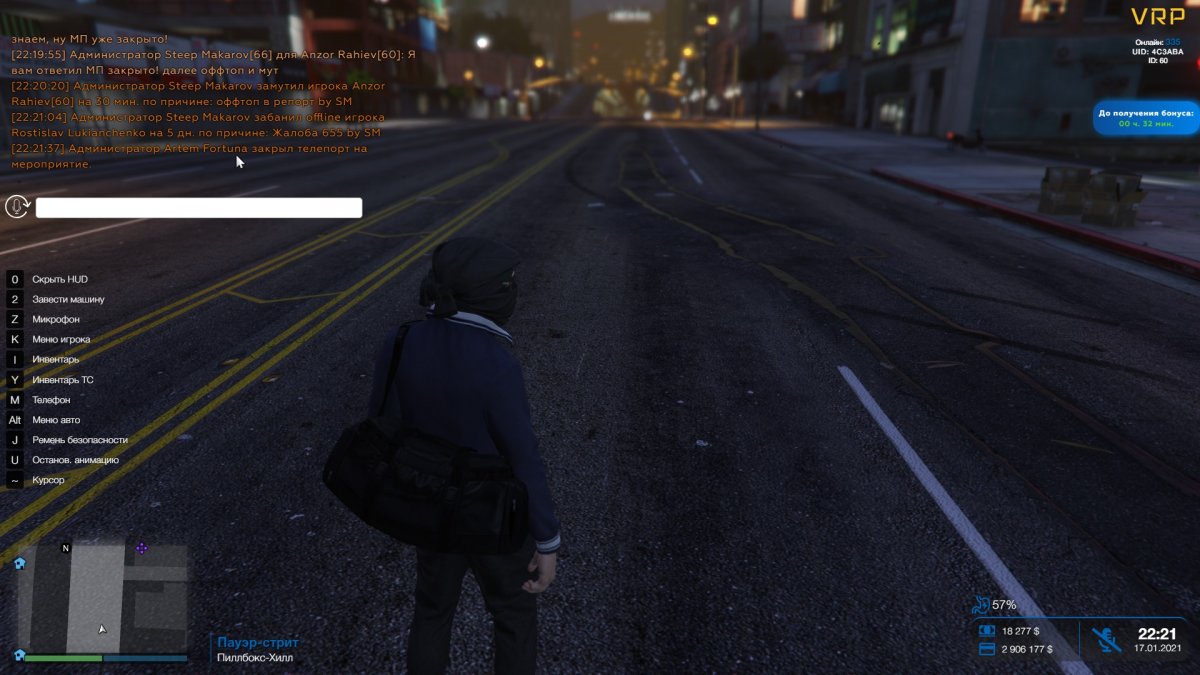Click the white chat input field

[199, 208]
